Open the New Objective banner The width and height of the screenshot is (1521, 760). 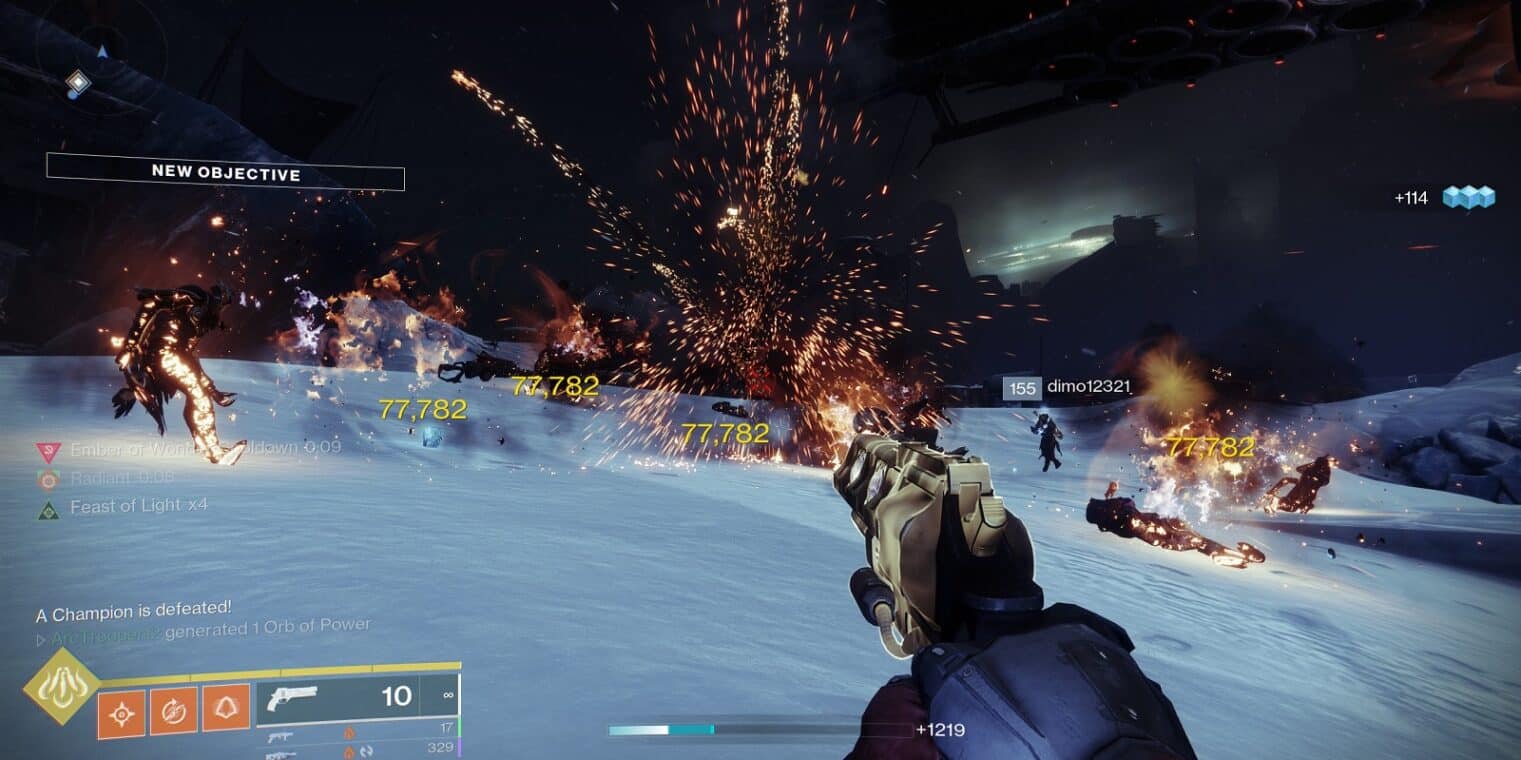point(225,173)
